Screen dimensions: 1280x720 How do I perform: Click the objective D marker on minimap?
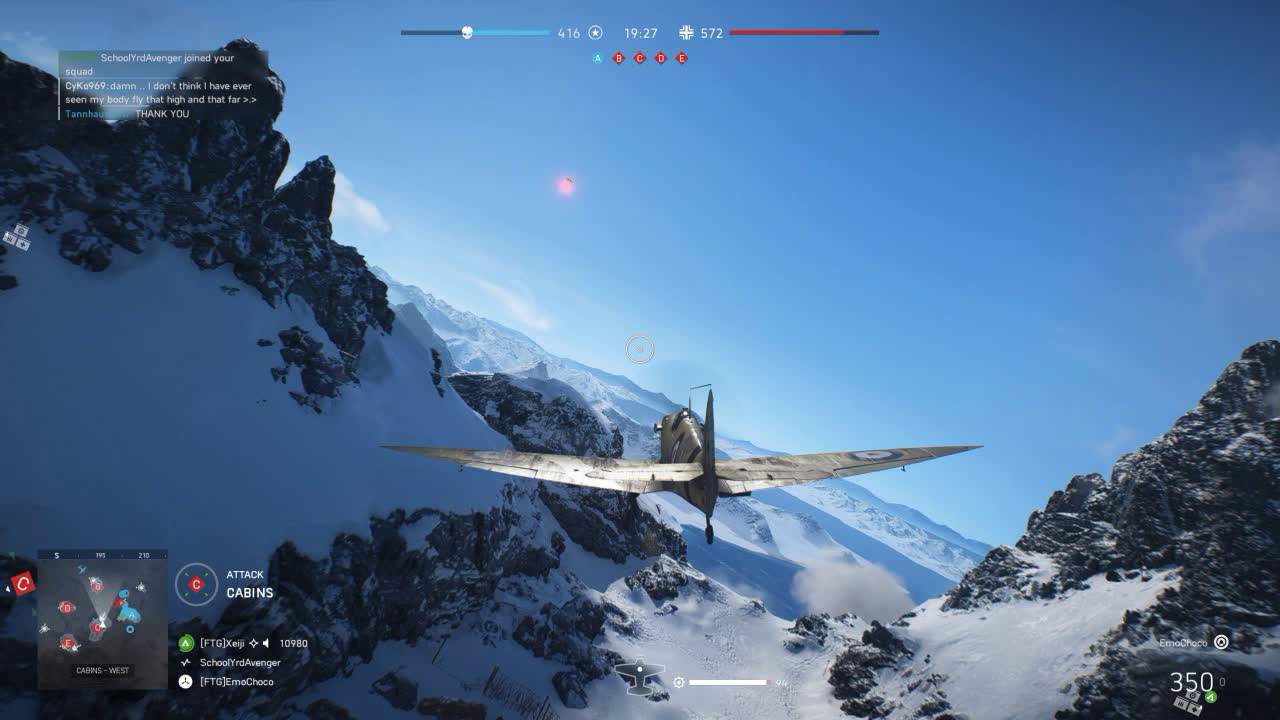[x=66, y=607]
